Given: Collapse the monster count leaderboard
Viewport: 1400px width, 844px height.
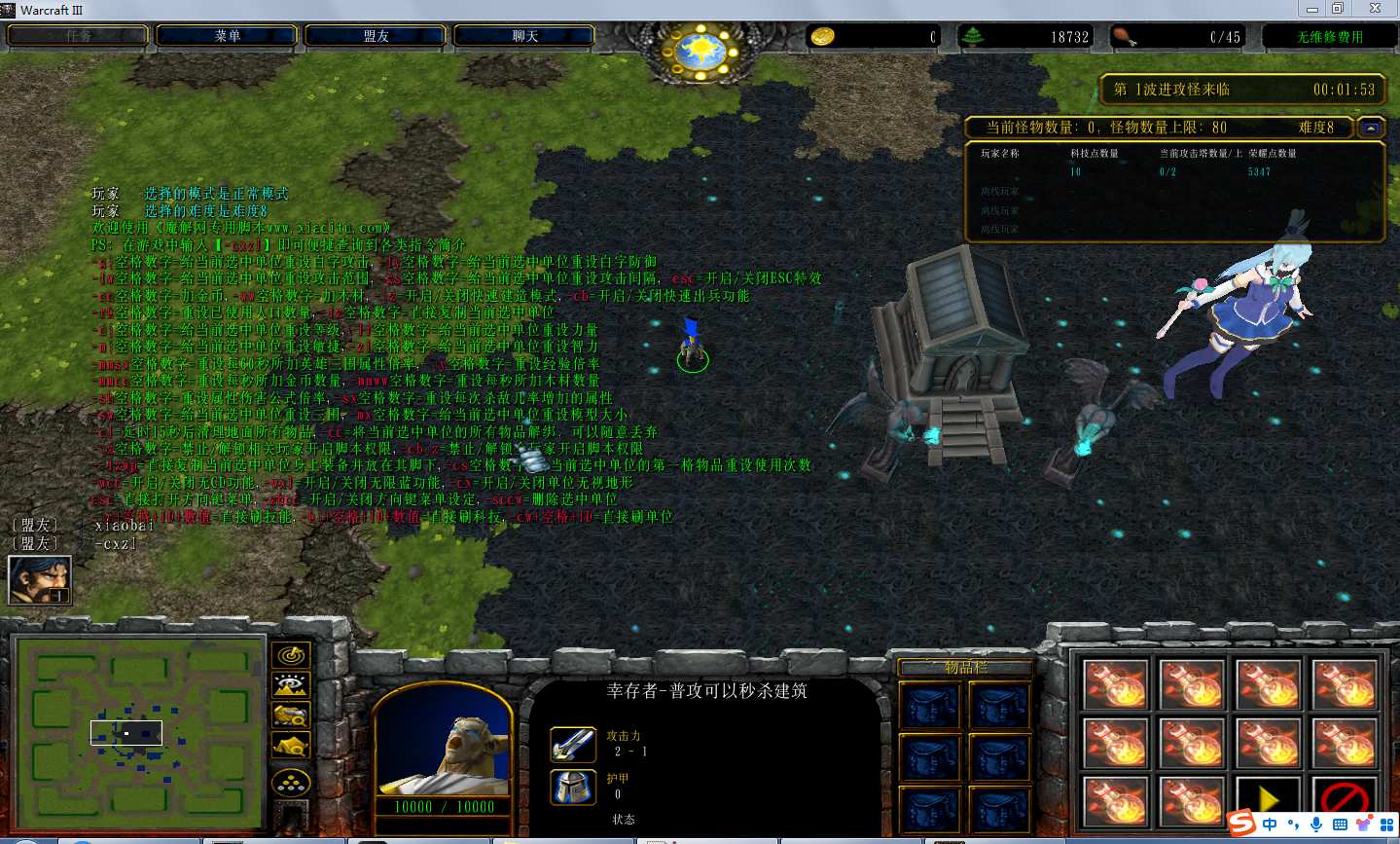Looking at the screenshot, I should [1371, 128].
